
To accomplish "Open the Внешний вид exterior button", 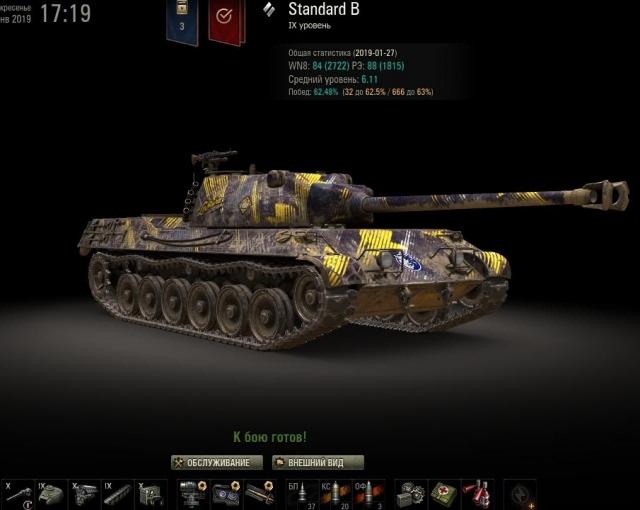I will (318, 462).
